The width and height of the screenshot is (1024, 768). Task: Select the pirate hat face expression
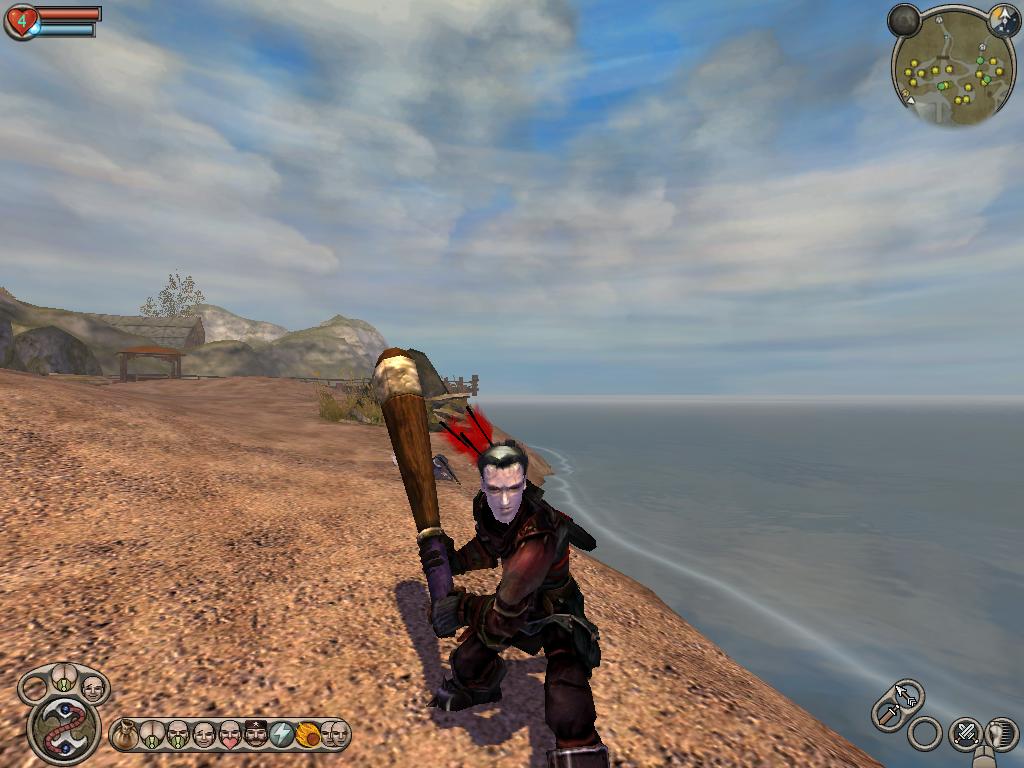click(x=256, y=735)
